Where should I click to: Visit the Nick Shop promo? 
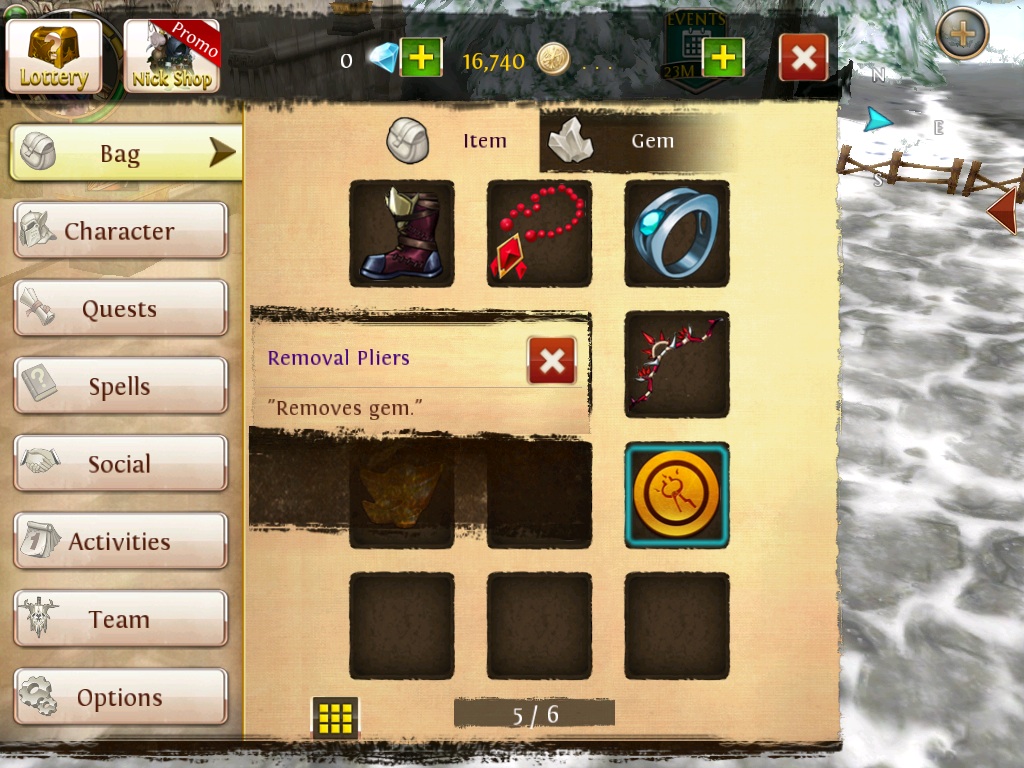click(x=171, y=56)
